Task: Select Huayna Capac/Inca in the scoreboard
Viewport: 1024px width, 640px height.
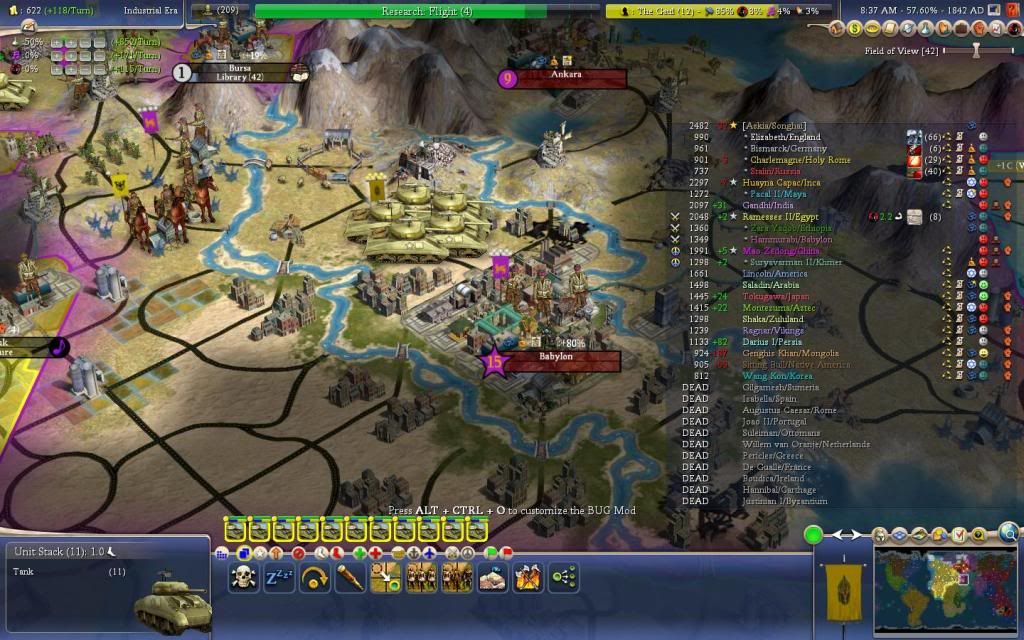Action: pyautogui.click(x=779, y=182)
